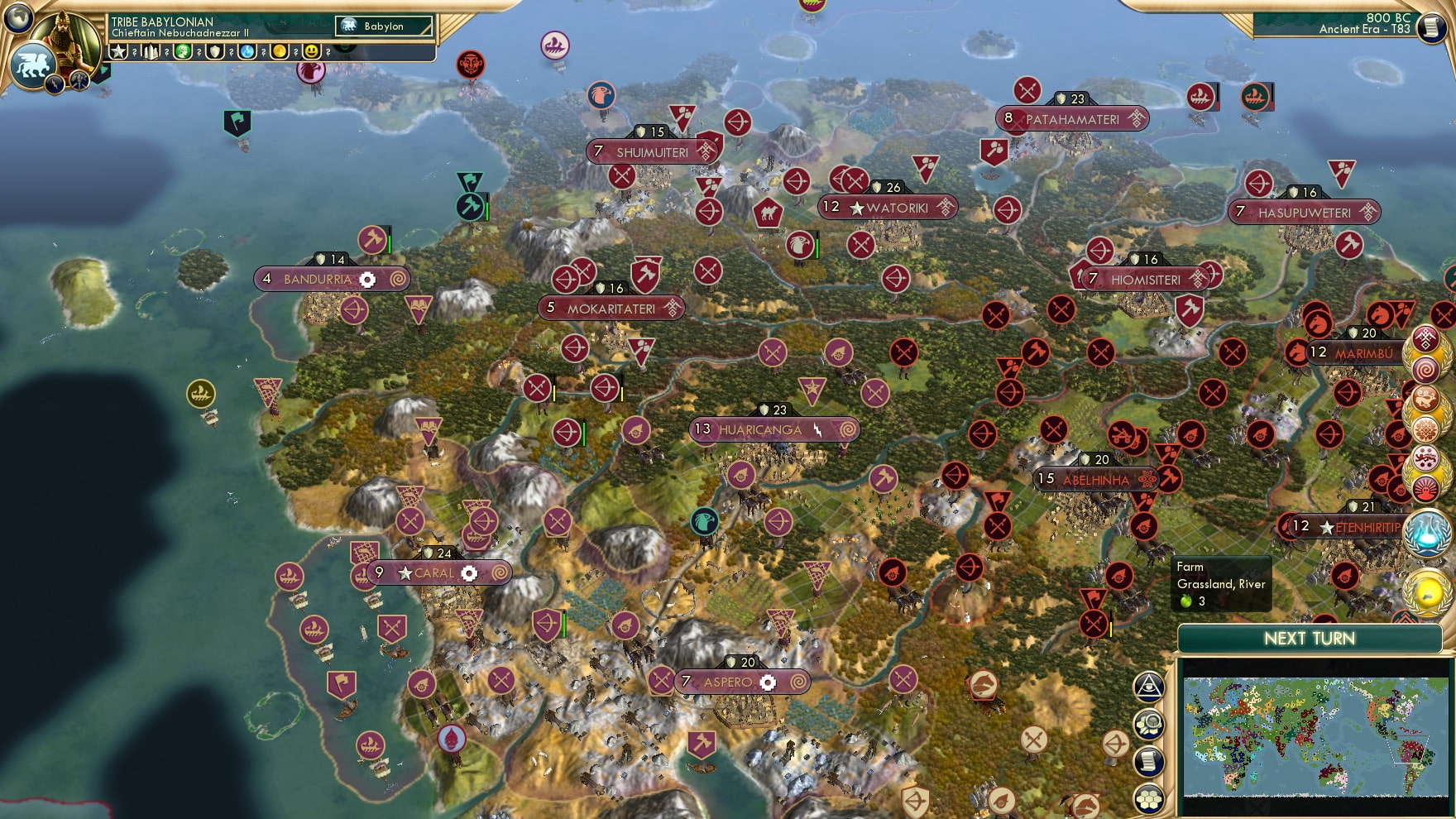
Task: Open the notification log scroll button
Action: 1150,759
